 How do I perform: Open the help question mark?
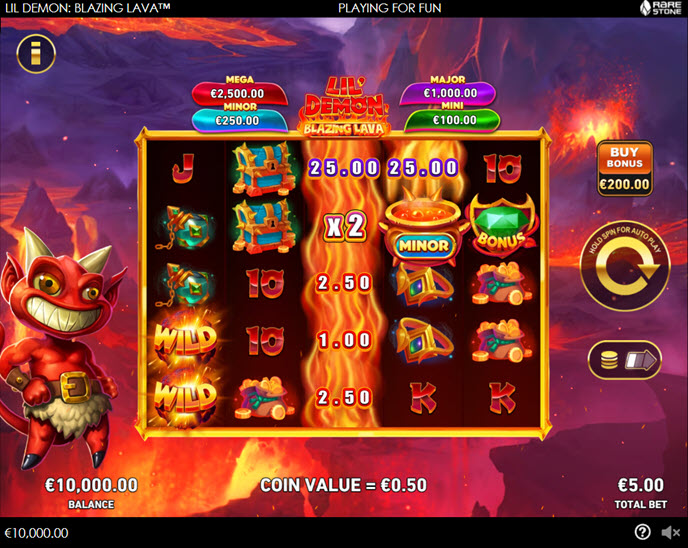point(642,532)
